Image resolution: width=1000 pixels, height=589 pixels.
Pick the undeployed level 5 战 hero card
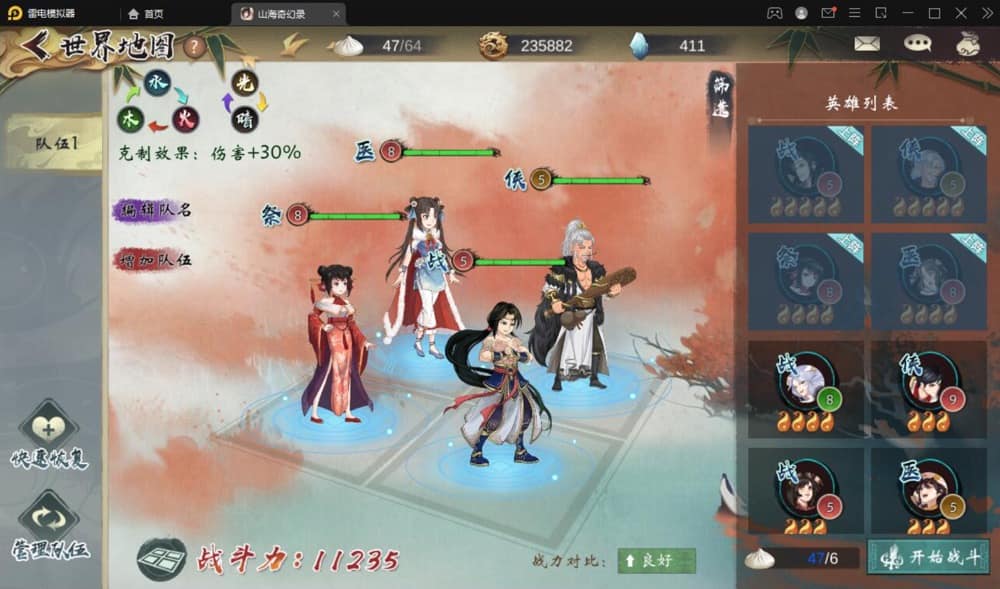coord(806,491)
